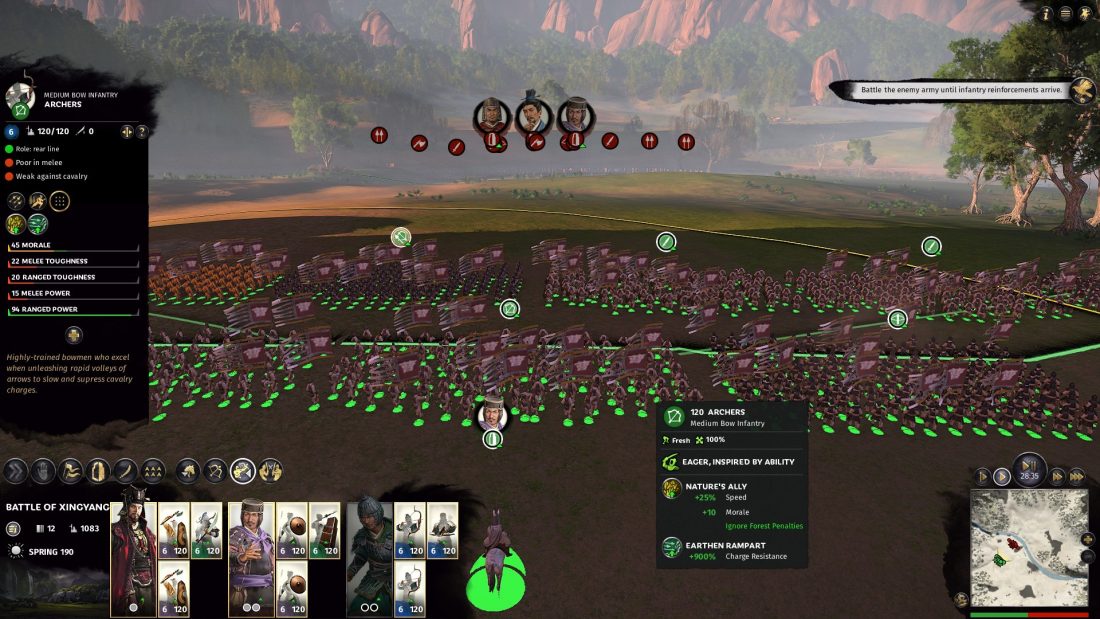Click the battlefield minimap

(1029, 546)
